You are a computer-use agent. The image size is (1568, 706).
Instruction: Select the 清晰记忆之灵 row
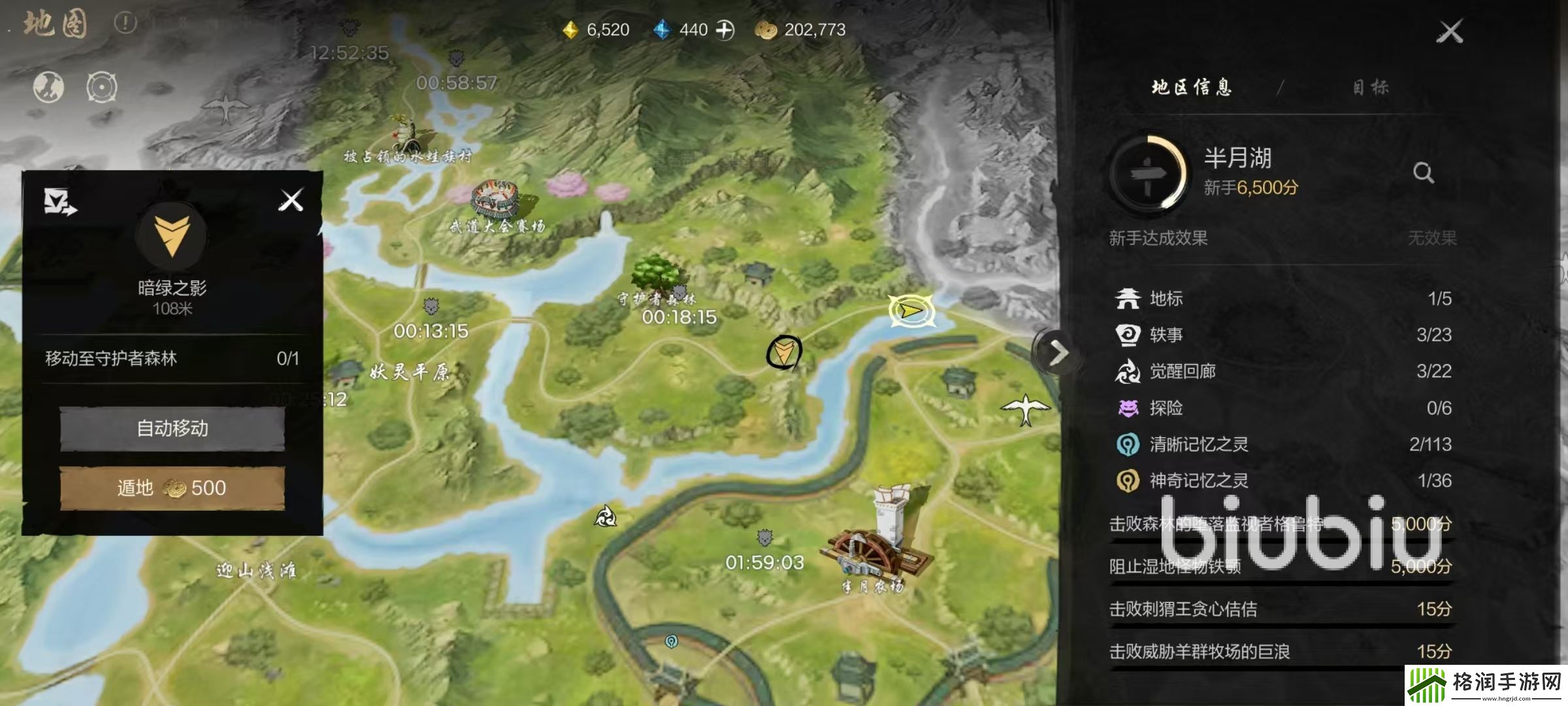[x=1282, y=445]
